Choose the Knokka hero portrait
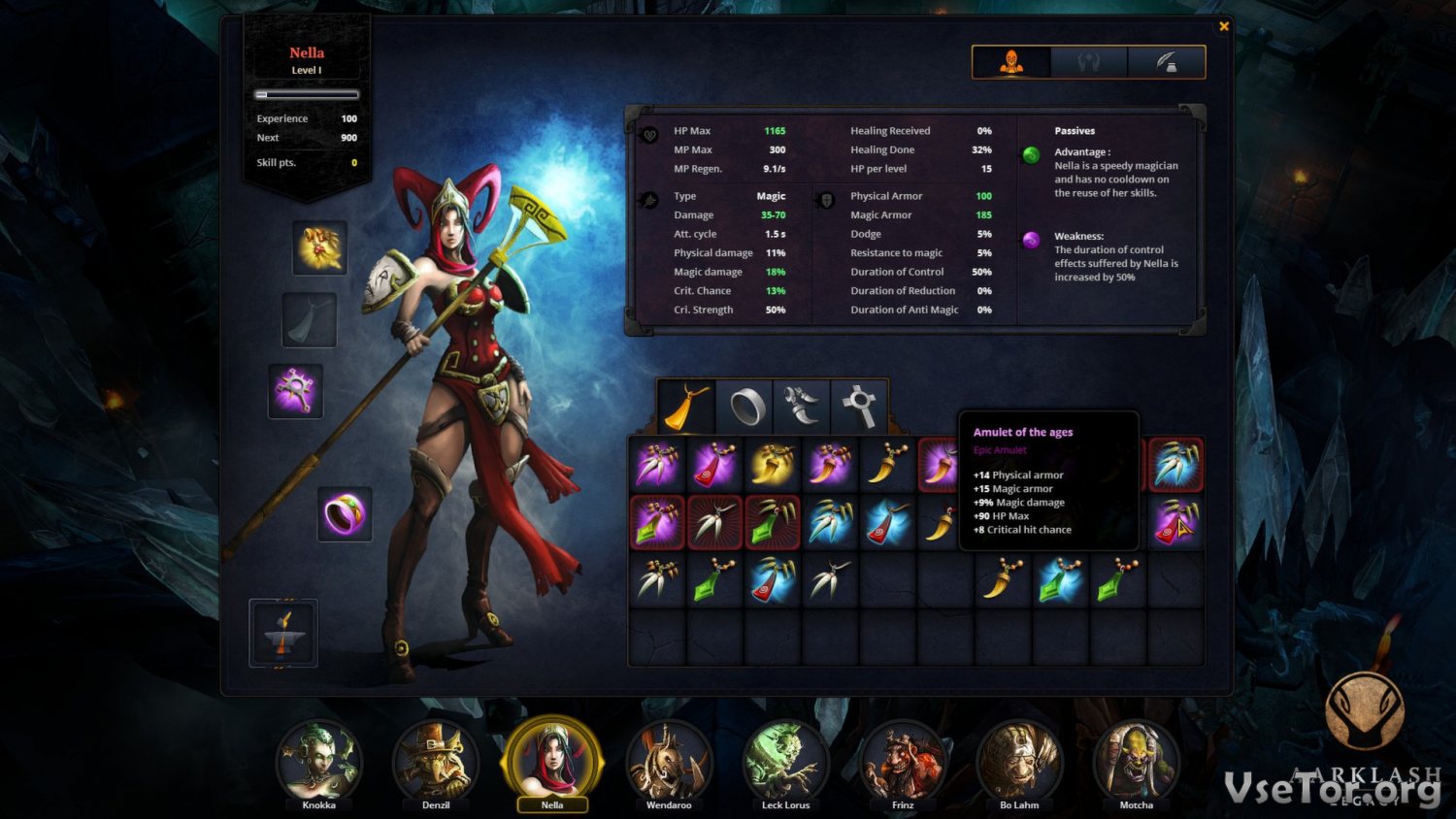 pyautogui.click(x=318, y=762)
